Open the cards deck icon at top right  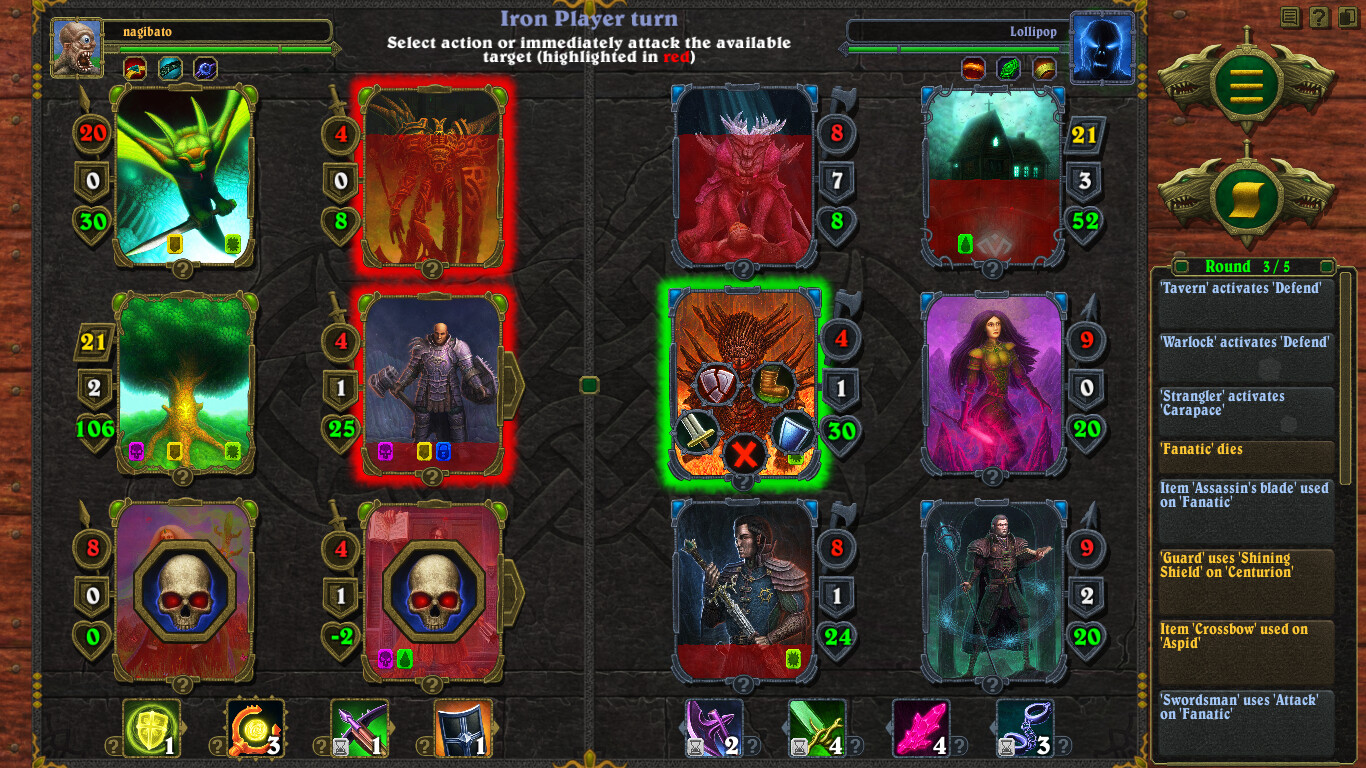[x=1348, y=17]
